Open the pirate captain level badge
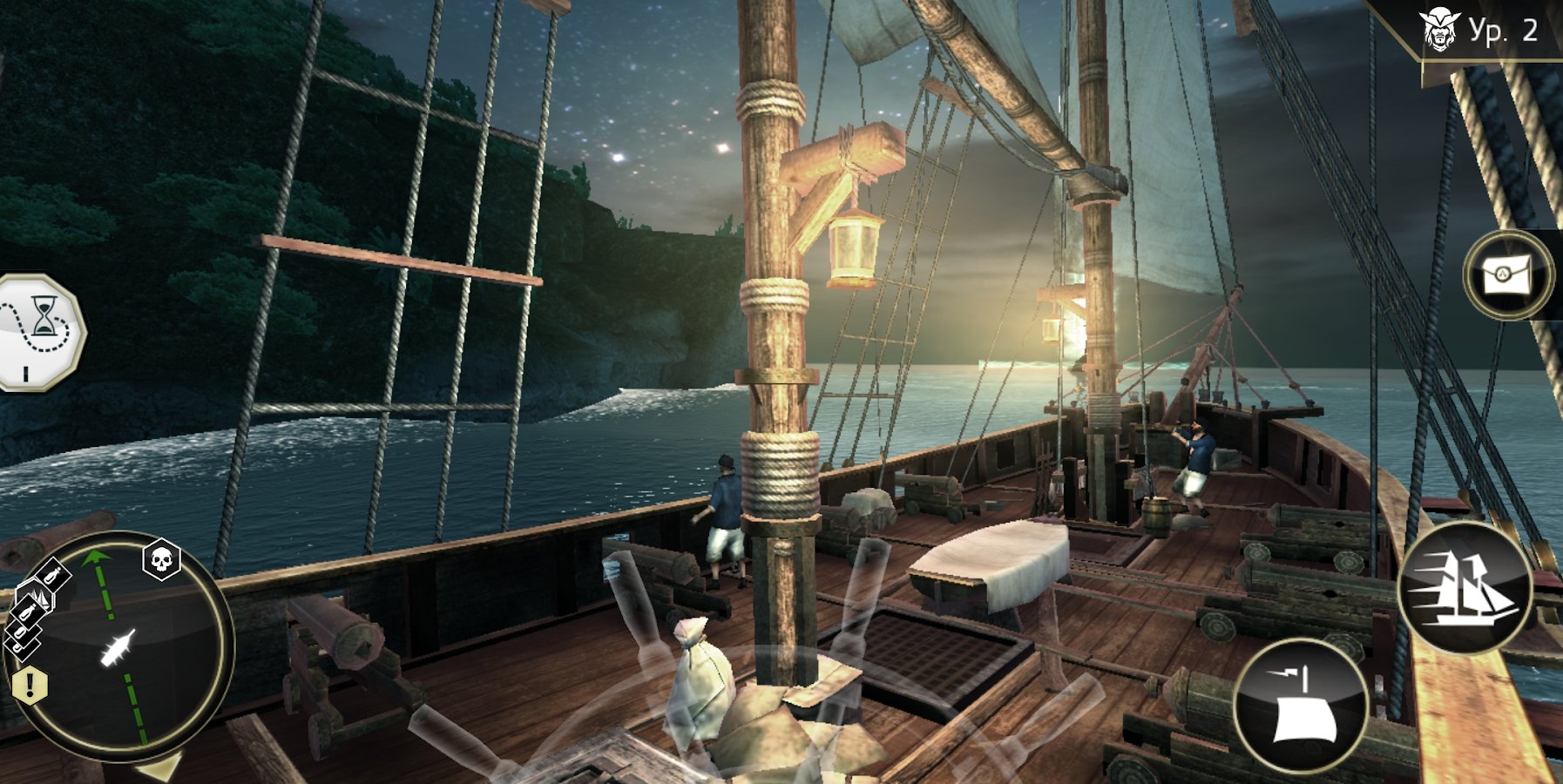 [x=1478, y=31]
